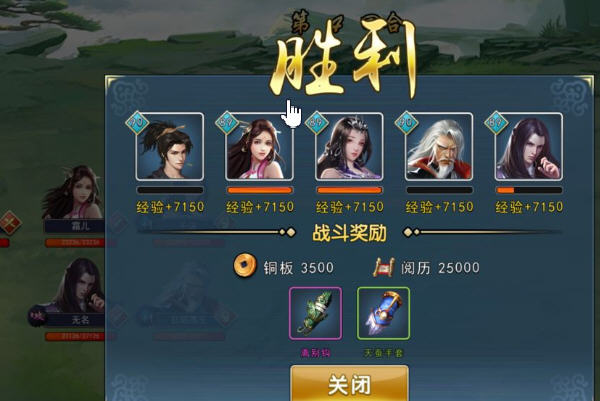Choose the pink-robed woman hero portrait
Viewport: 600px width, 401px height.
pyautogui.click(x=259, y=147)
